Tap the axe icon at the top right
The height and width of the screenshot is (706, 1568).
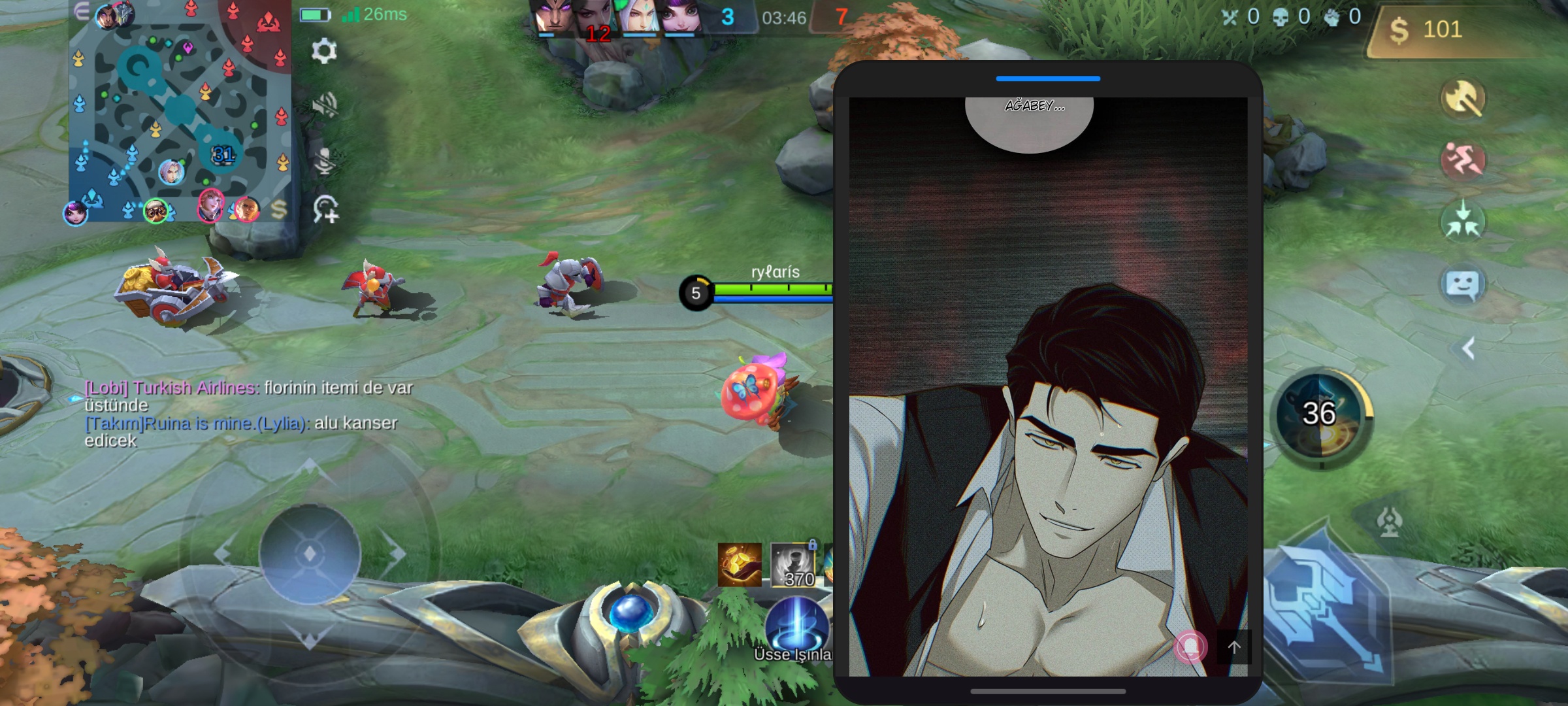point(1463,99)
